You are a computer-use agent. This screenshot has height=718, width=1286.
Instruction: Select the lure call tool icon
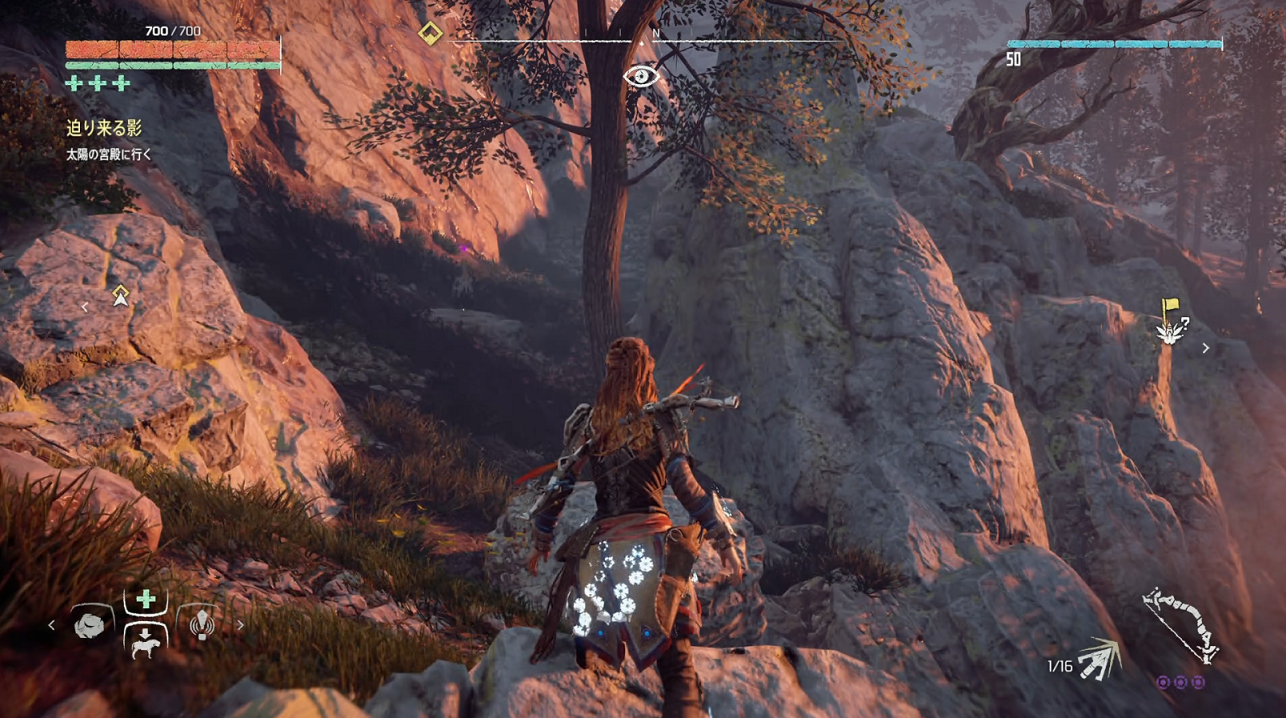[202, 625]
